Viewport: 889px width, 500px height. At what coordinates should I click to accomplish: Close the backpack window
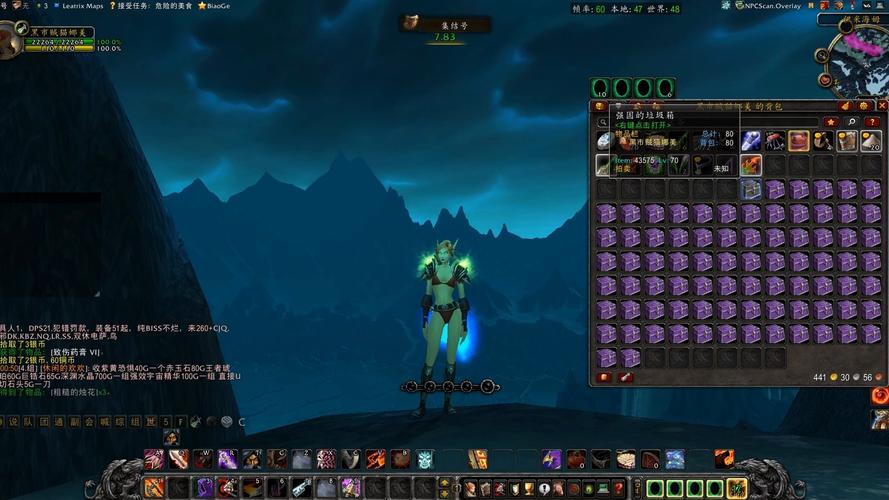point(881,105)
